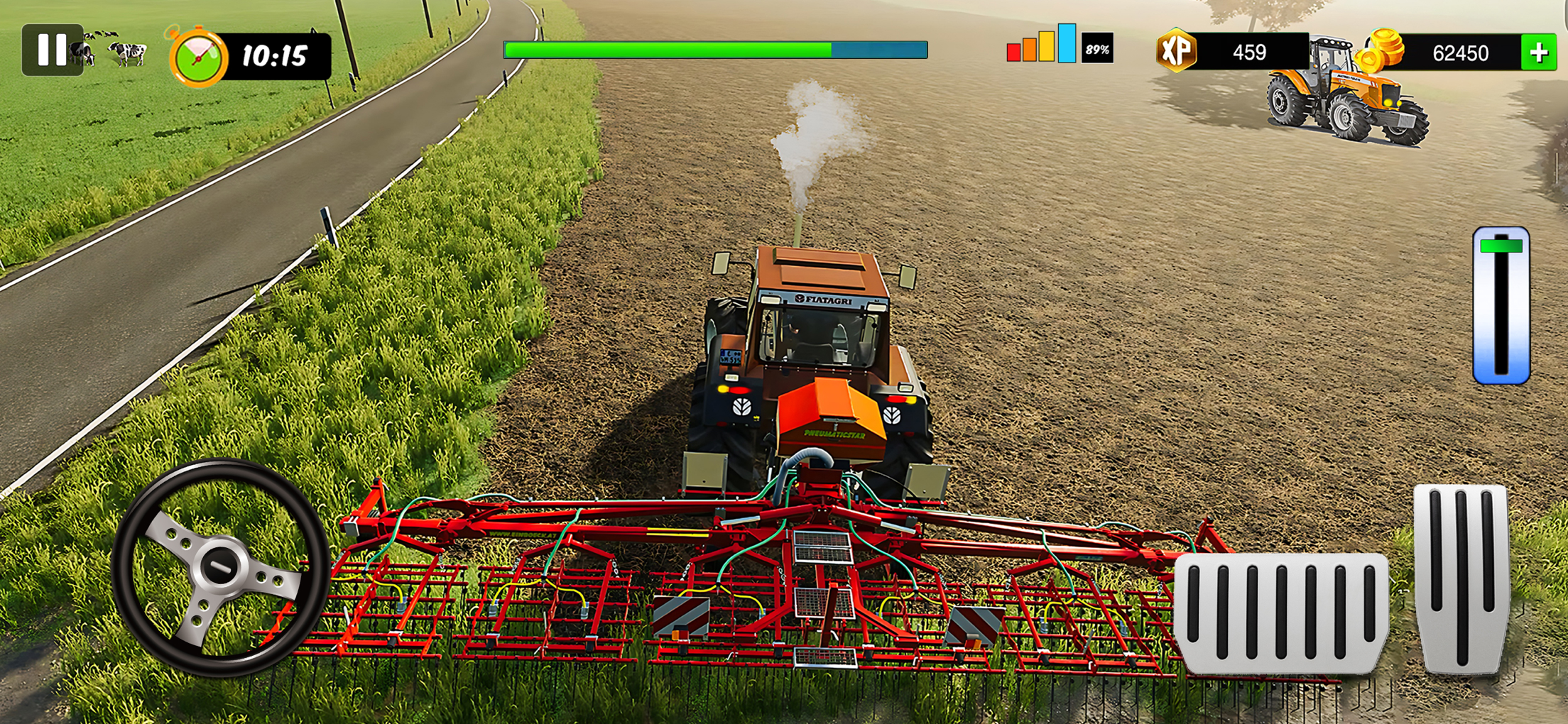Screen dimensions: 1568x724
Task: Add more coins with the green plus
Action: coord(1538,53)
